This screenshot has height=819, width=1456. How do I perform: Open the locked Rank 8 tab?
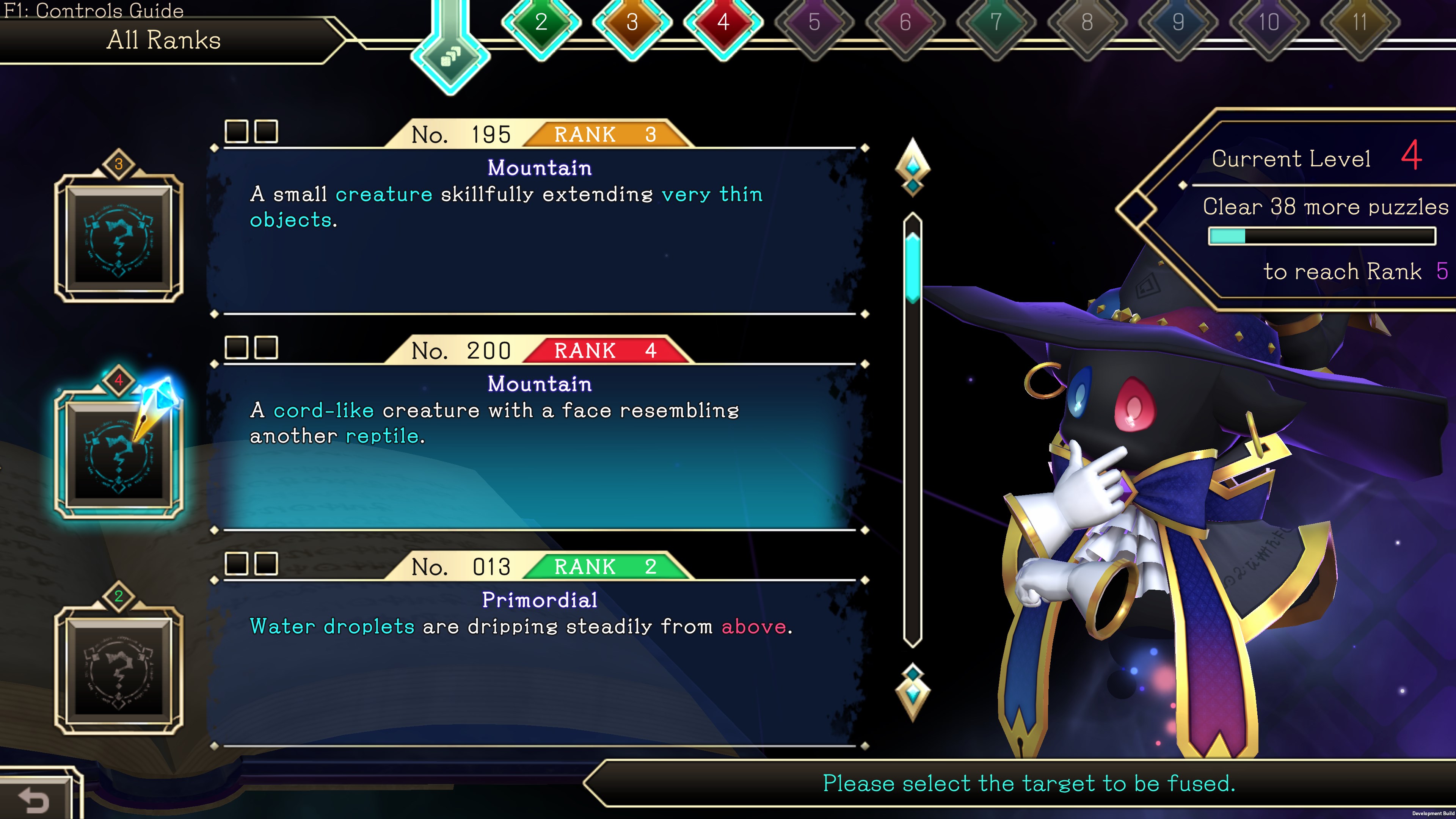pyautogui.click(x=1087, y=23)
